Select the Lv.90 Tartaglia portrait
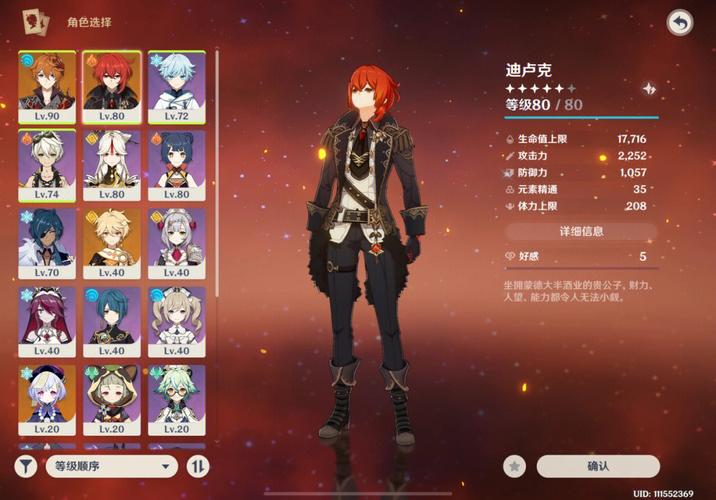Viewport: 716px width, 500px height. click(x=46, y=85)
